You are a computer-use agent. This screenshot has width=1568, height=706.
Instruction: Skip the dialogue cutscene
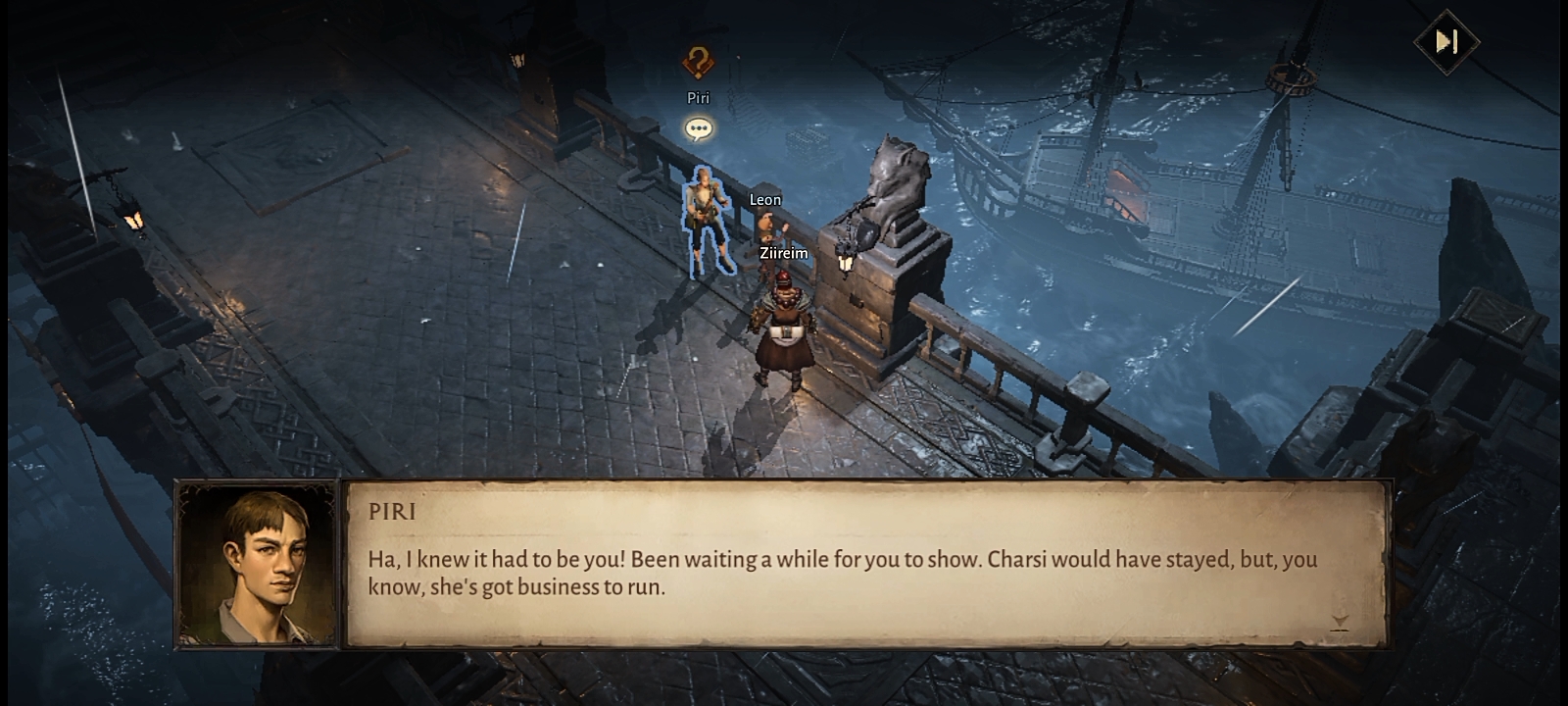(x=1446, y=42)
